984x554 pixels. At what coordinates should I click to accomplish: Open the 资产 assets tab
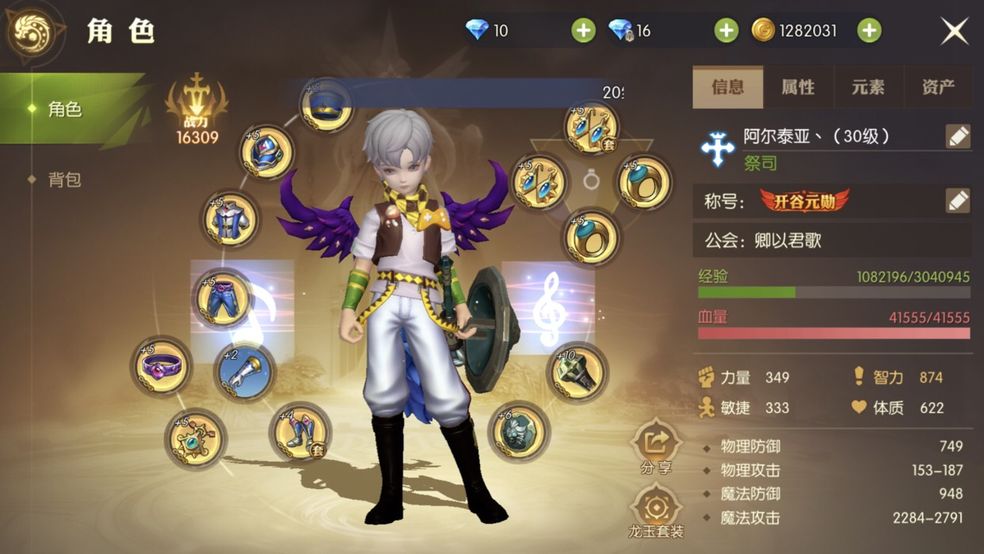coord(938,87)
